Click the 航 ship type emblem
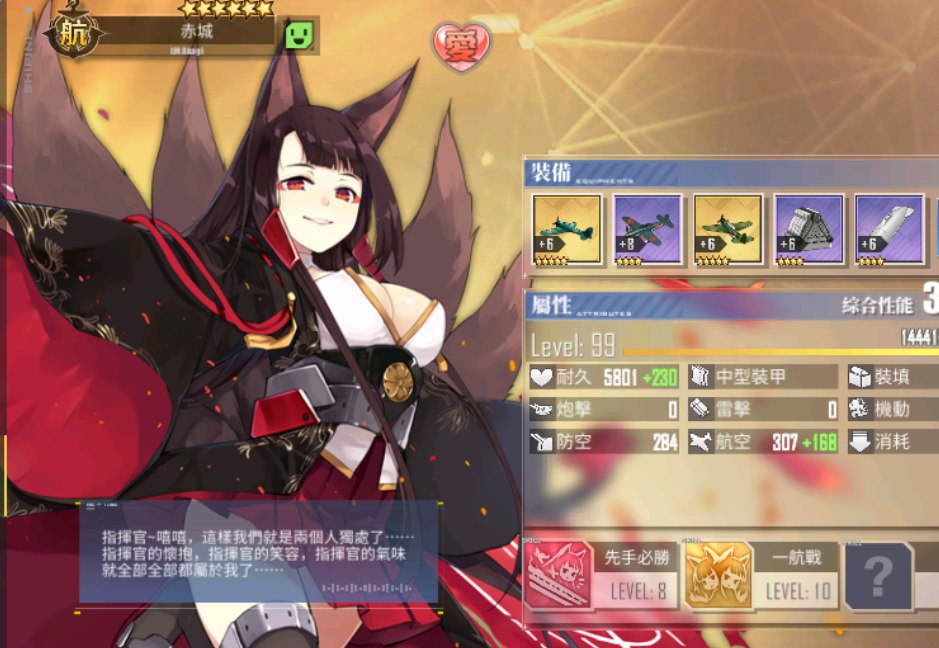 (72, 32)
